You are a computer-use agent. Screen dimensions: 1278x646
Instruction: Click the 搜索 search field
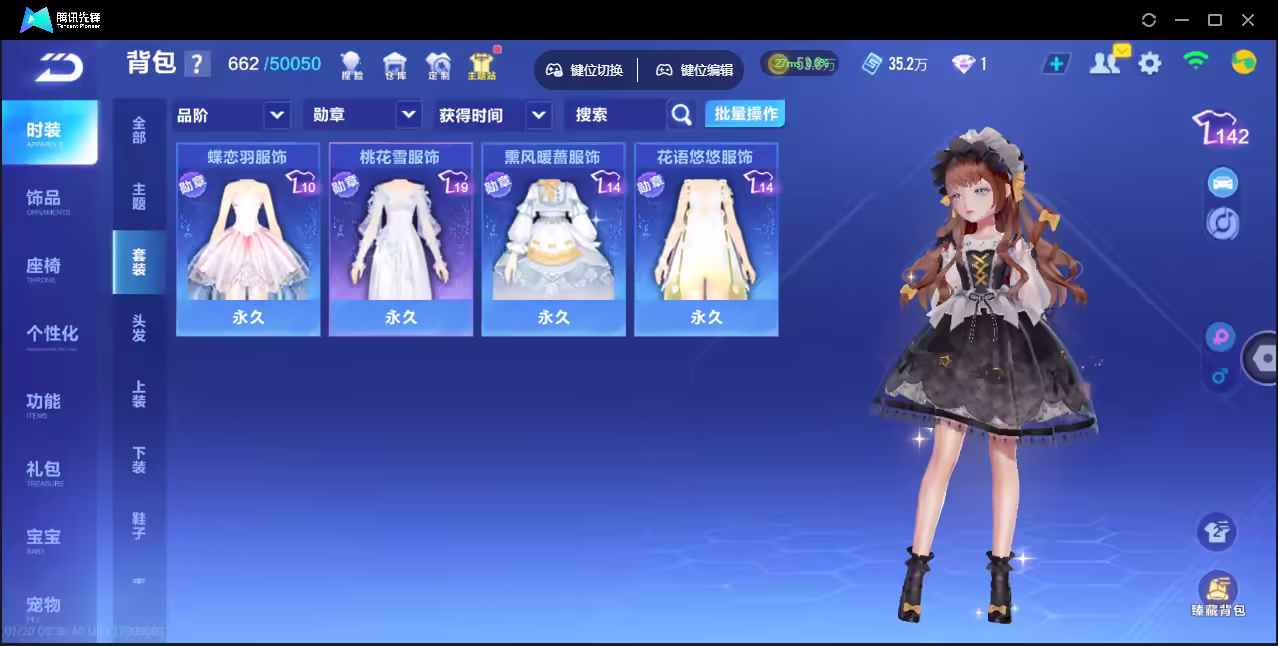point(615,115)
